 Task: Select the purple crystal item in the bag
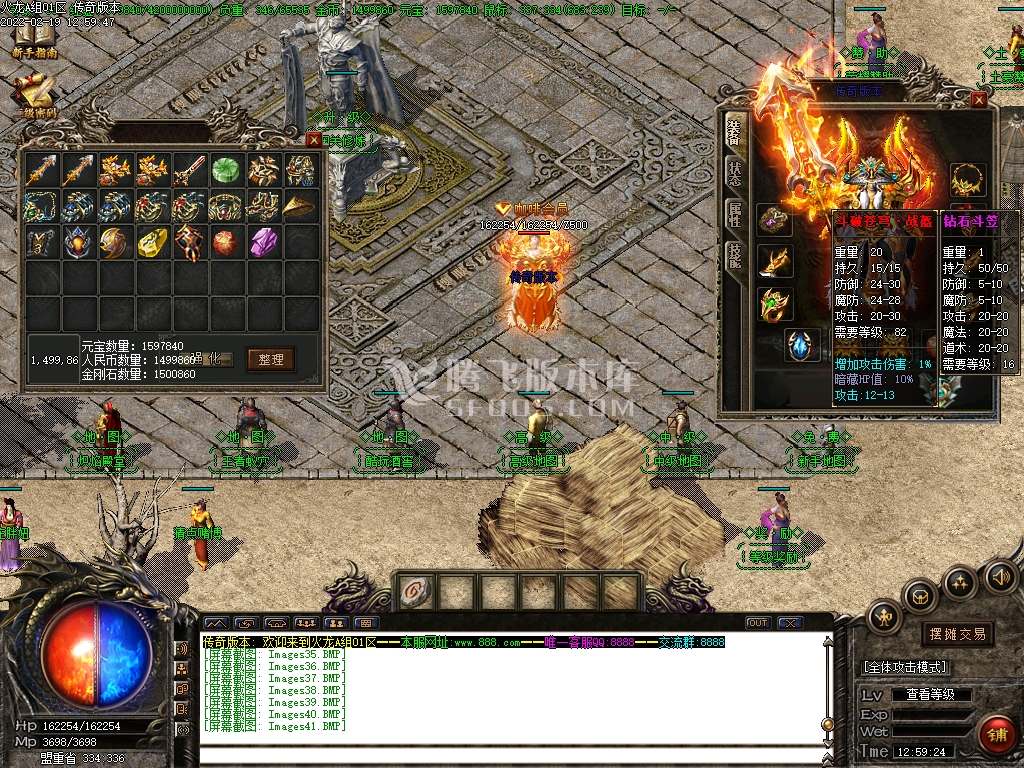point(263,241)
